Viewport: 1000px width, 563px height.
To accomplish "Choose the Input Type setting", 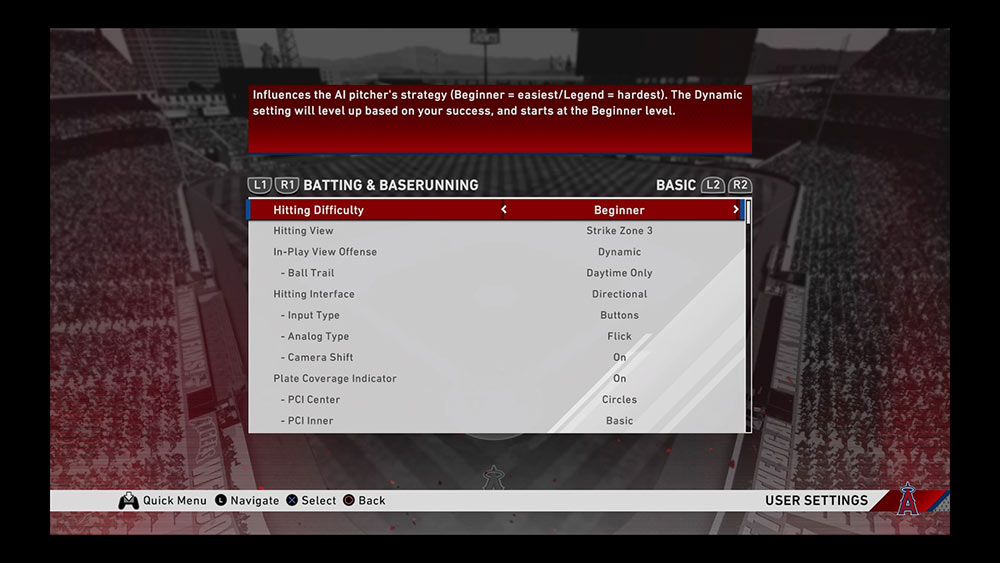I will point(497,315).
